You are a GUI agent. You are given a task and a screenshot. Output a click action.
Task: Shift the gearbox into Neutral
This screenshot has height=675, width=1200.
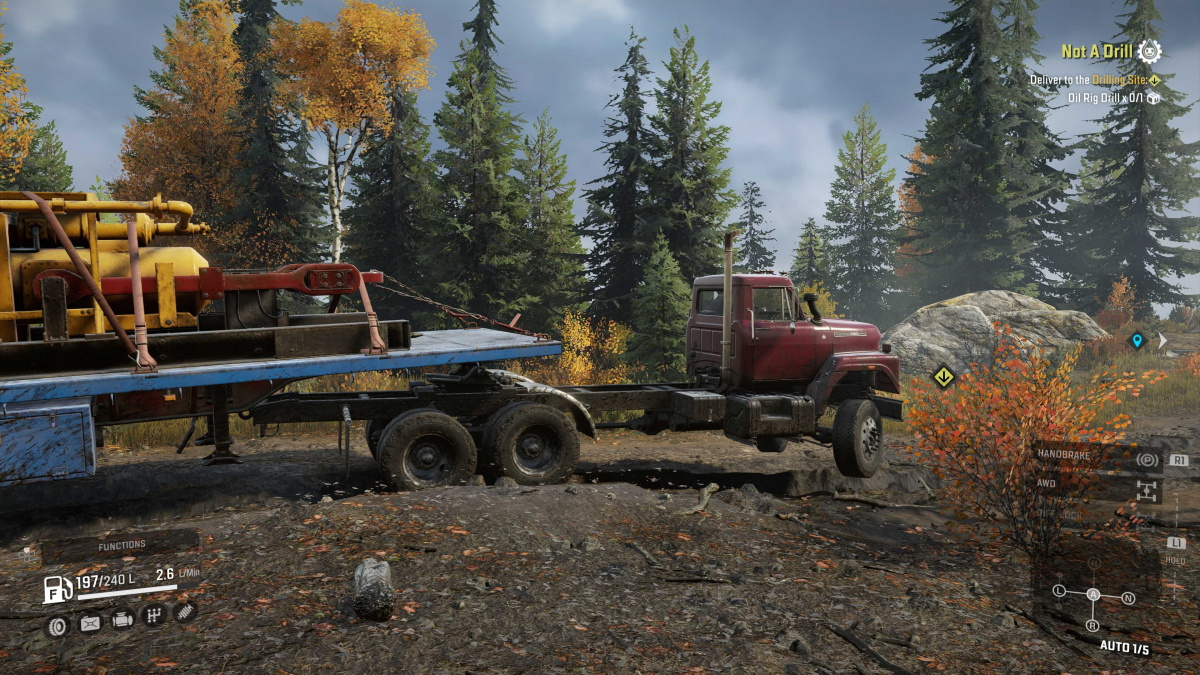click(x=1128, y=598)
